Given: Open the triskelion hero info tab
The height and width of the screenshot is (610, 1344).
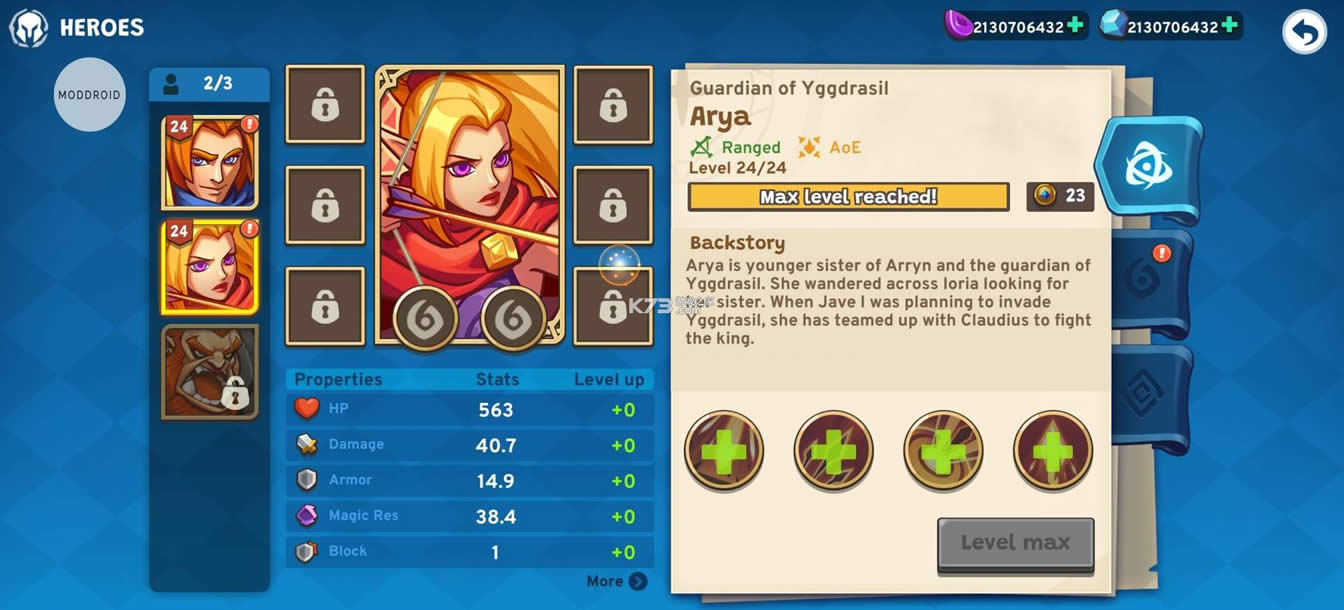Looking at the screenshot, I should pyautogui.click(x=1148, y=167).
